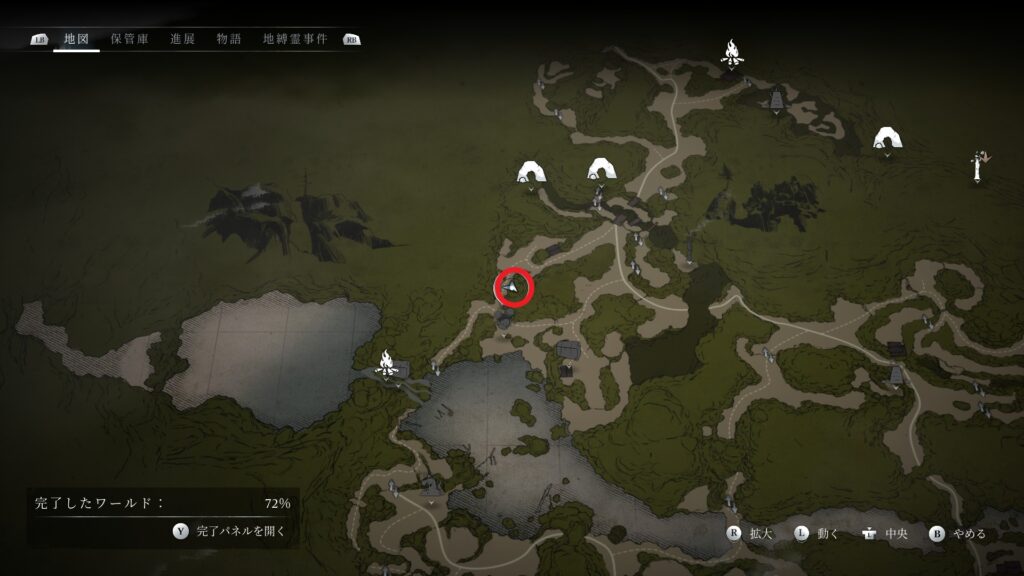
Task: Click the bare tree marker on the map
Action: pos(978,164)
